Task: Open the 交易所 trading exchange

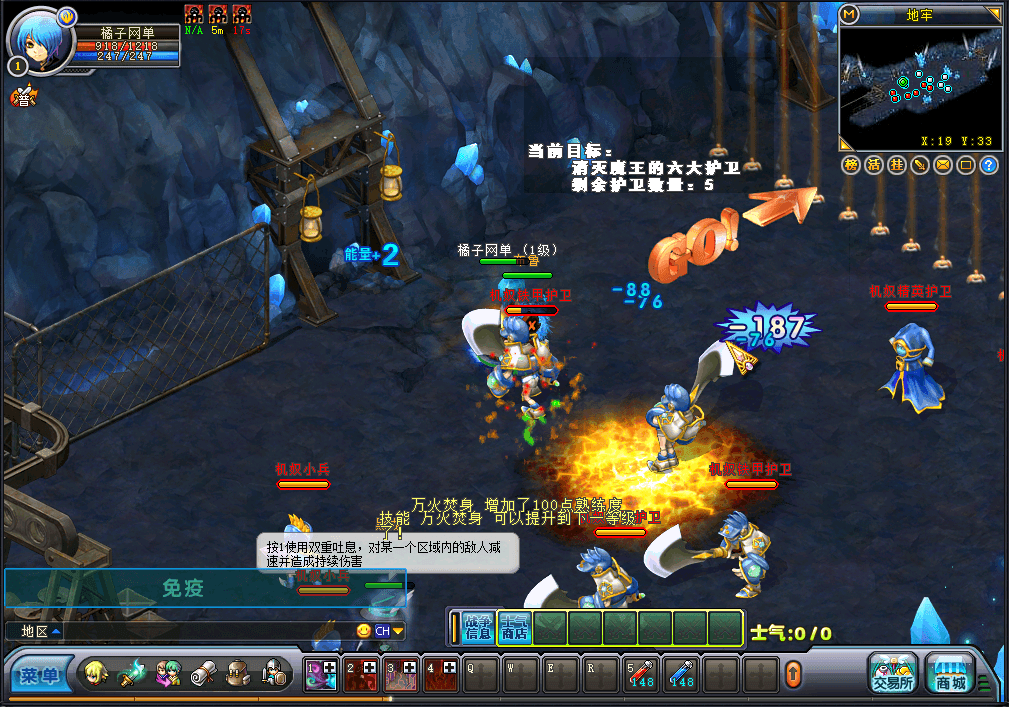Action: [x=892, y=674]
